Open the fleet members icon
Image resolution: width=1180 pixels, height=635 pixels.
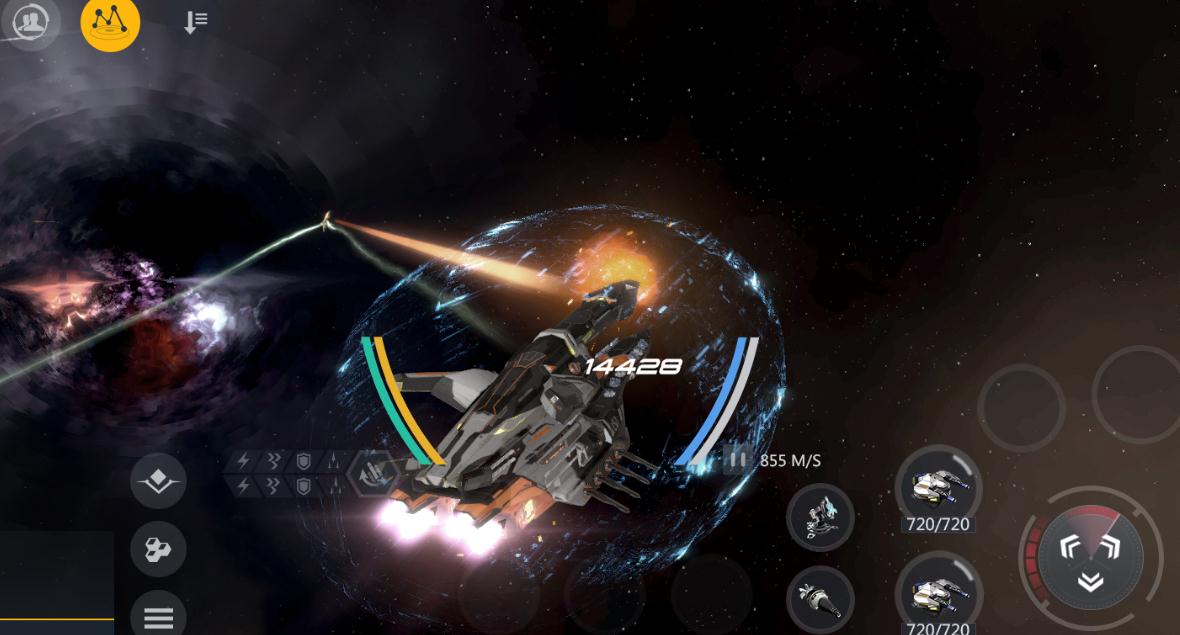[31, 22]
